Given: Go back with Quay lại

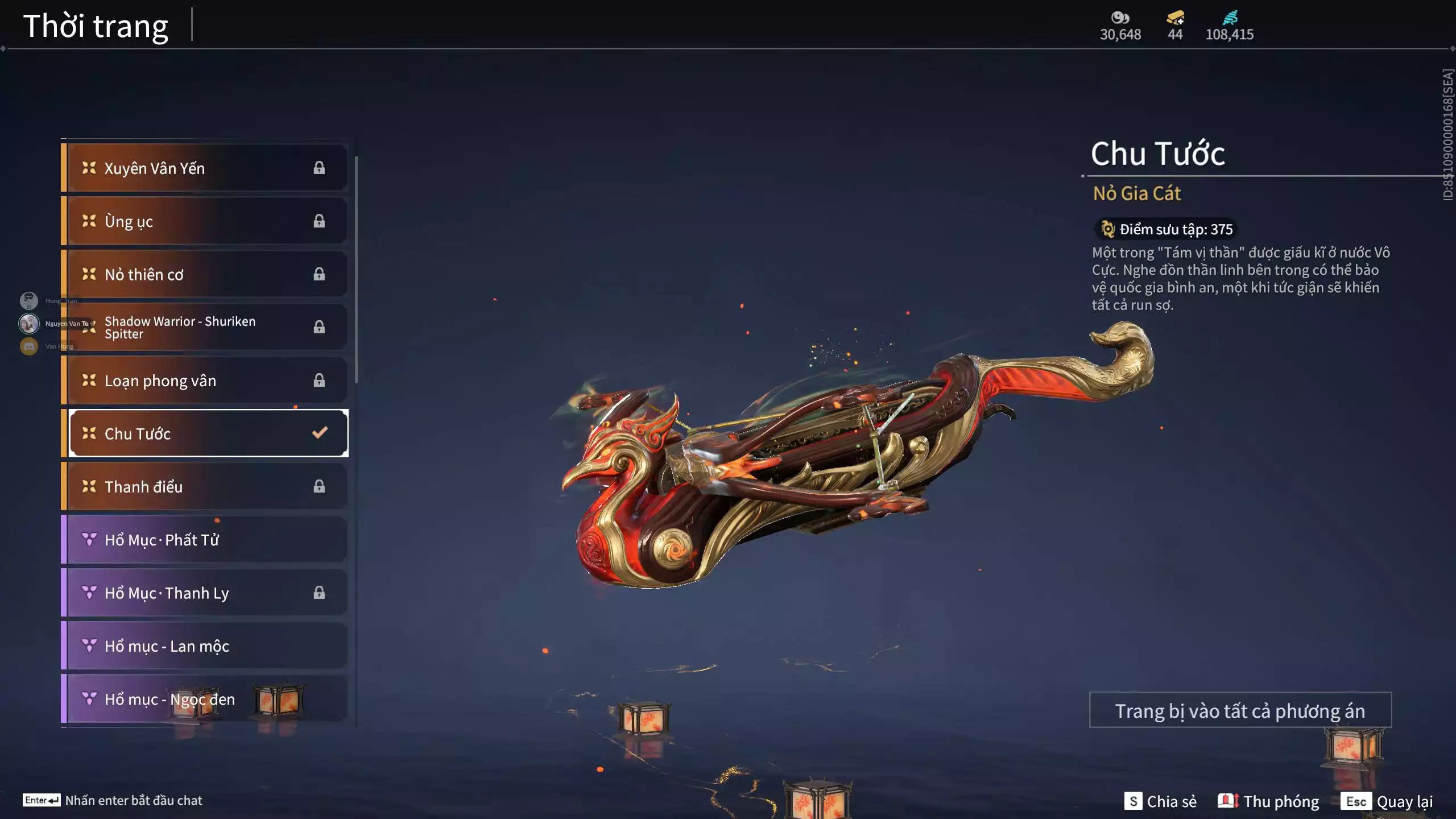Looking at the screenshot, I should (x=1387, y=801).
